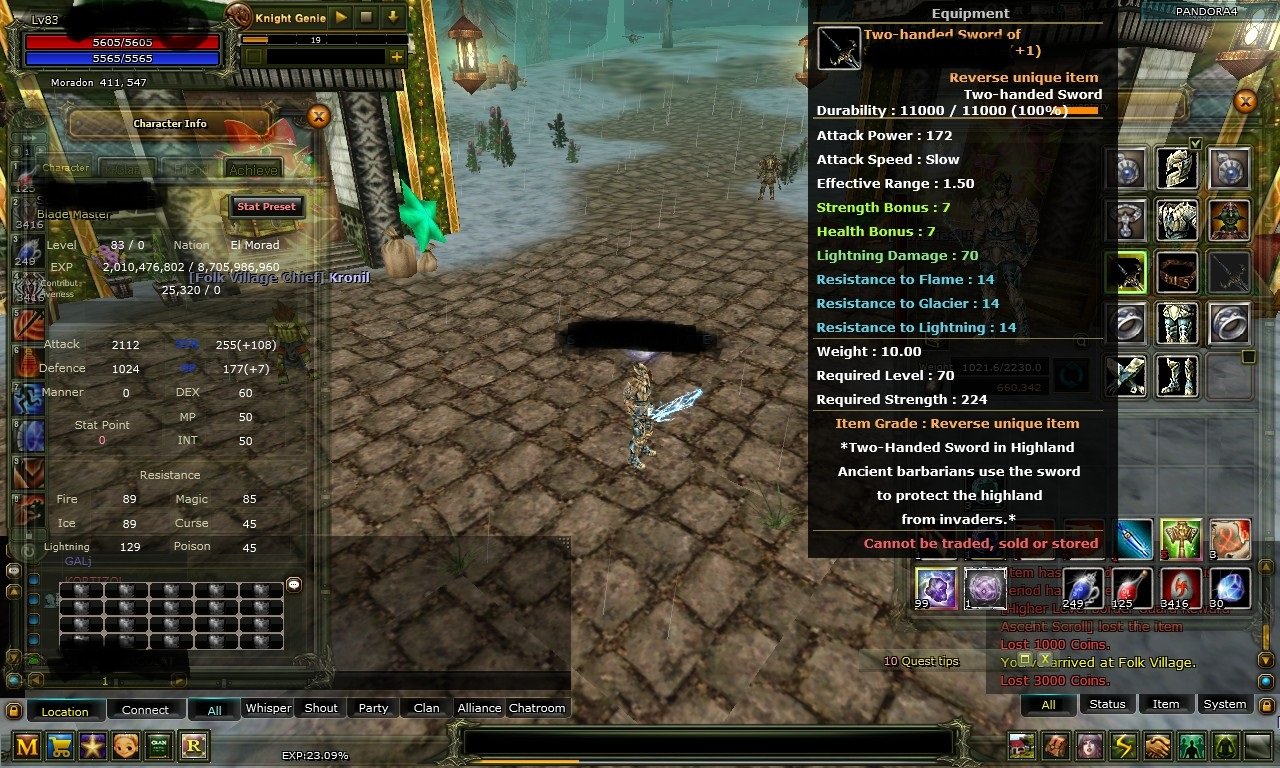Click the meditating figure icon bottom right
Viewport: 1280px width, 768px height.
point(1228,746)
